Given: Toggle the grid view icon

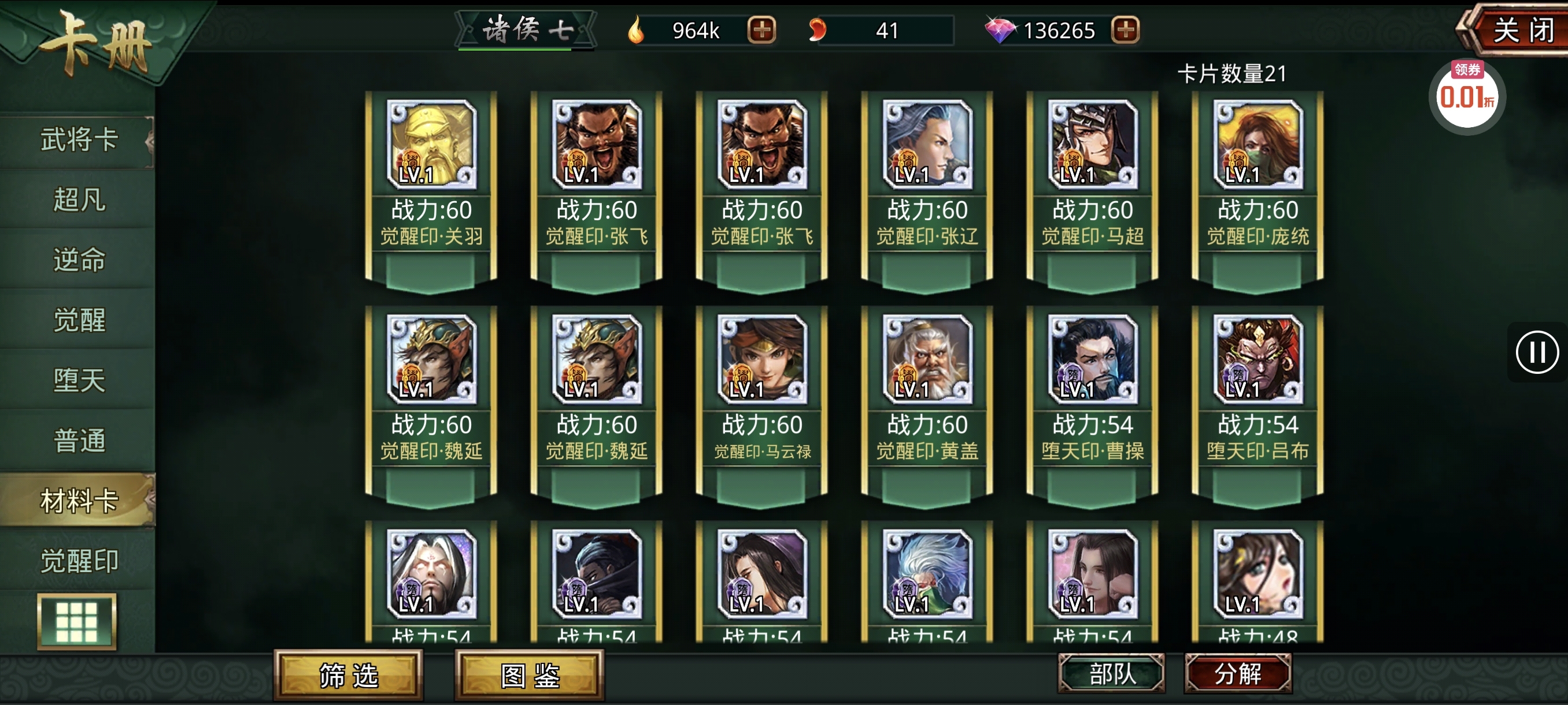Looking at the screenshot, I should pos(77,622).
